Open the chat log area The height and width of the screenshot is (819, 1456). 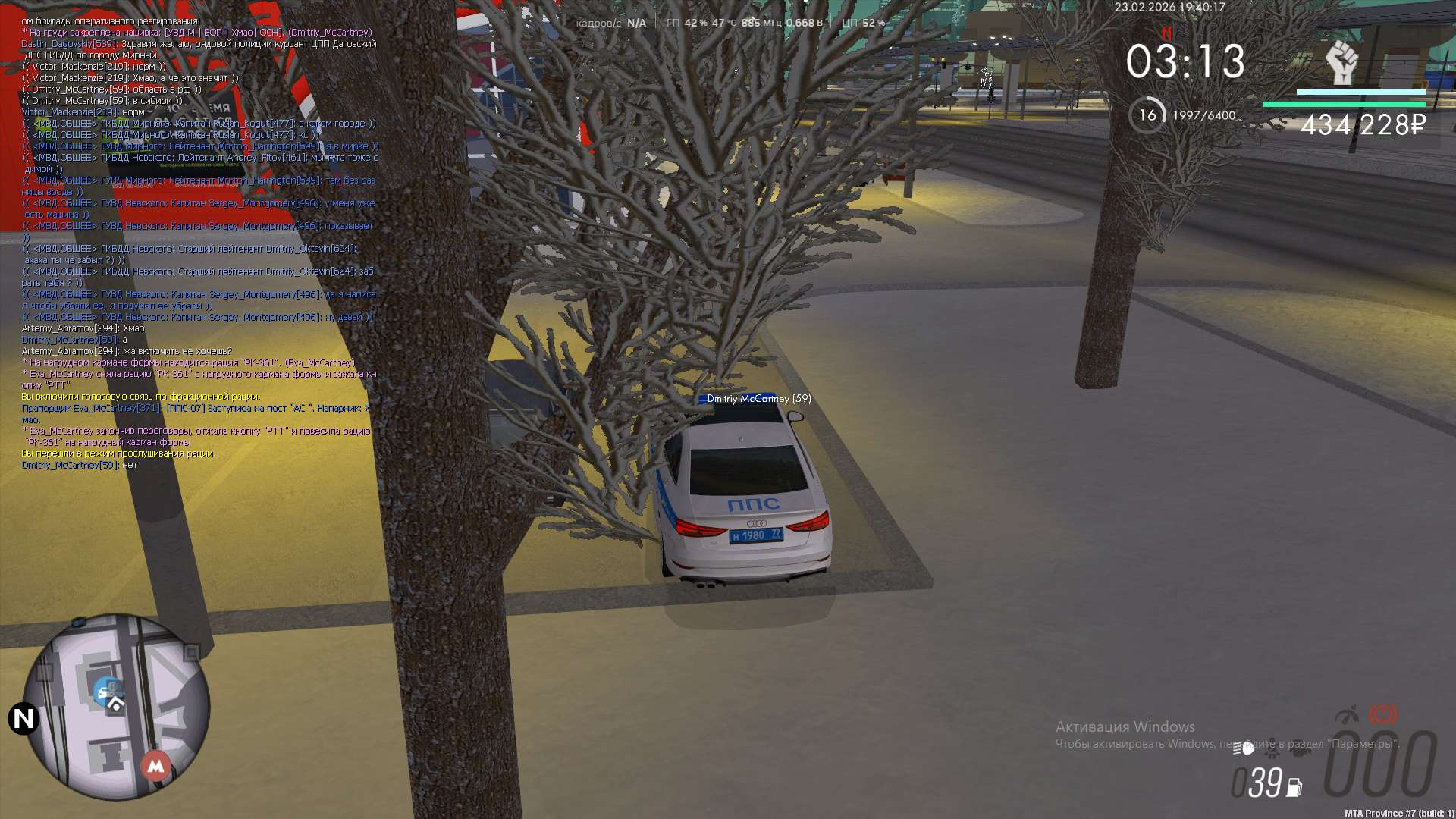coord(199,243)
